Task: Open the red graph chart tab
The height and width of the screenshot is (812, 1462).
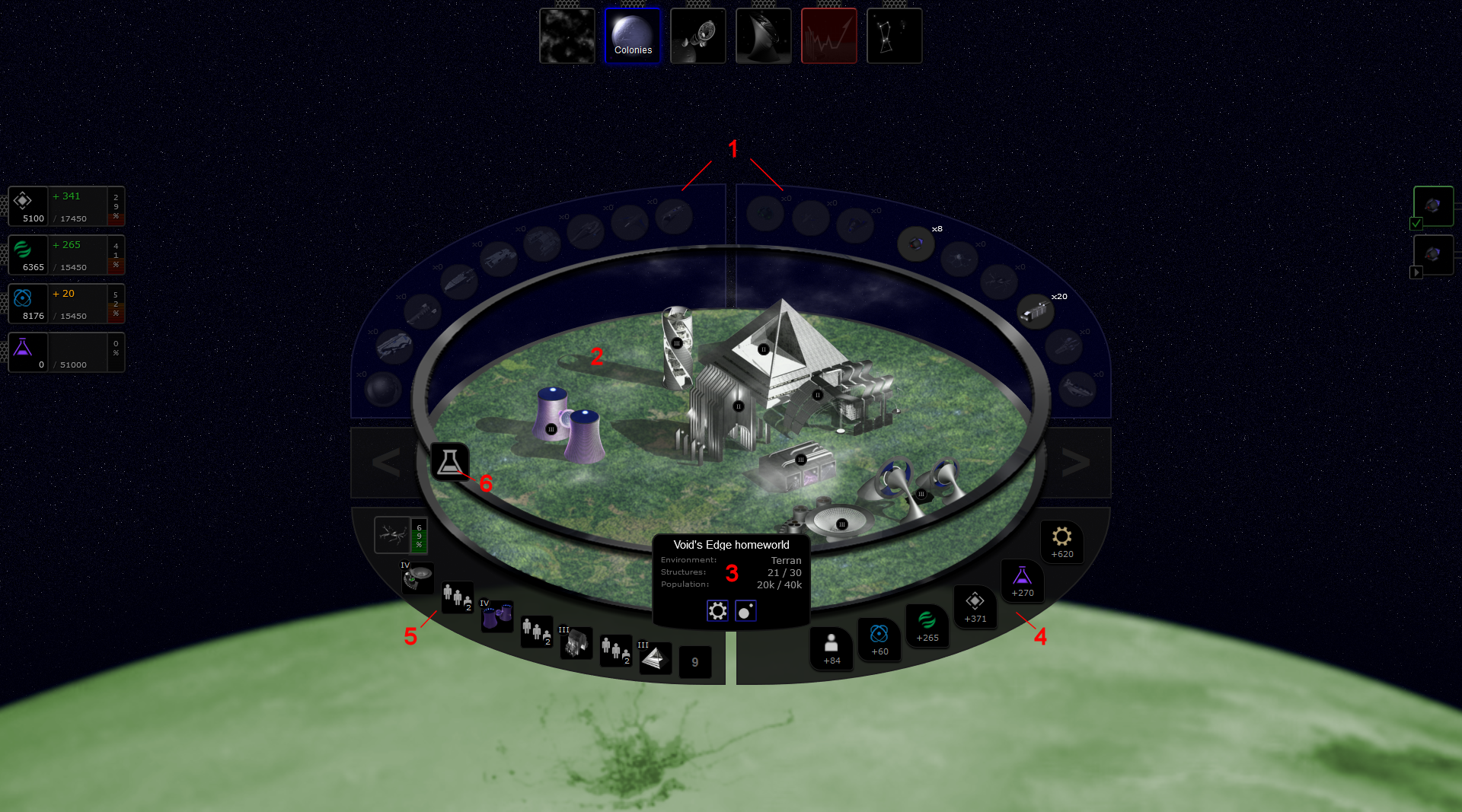Action: pos(828,36)
